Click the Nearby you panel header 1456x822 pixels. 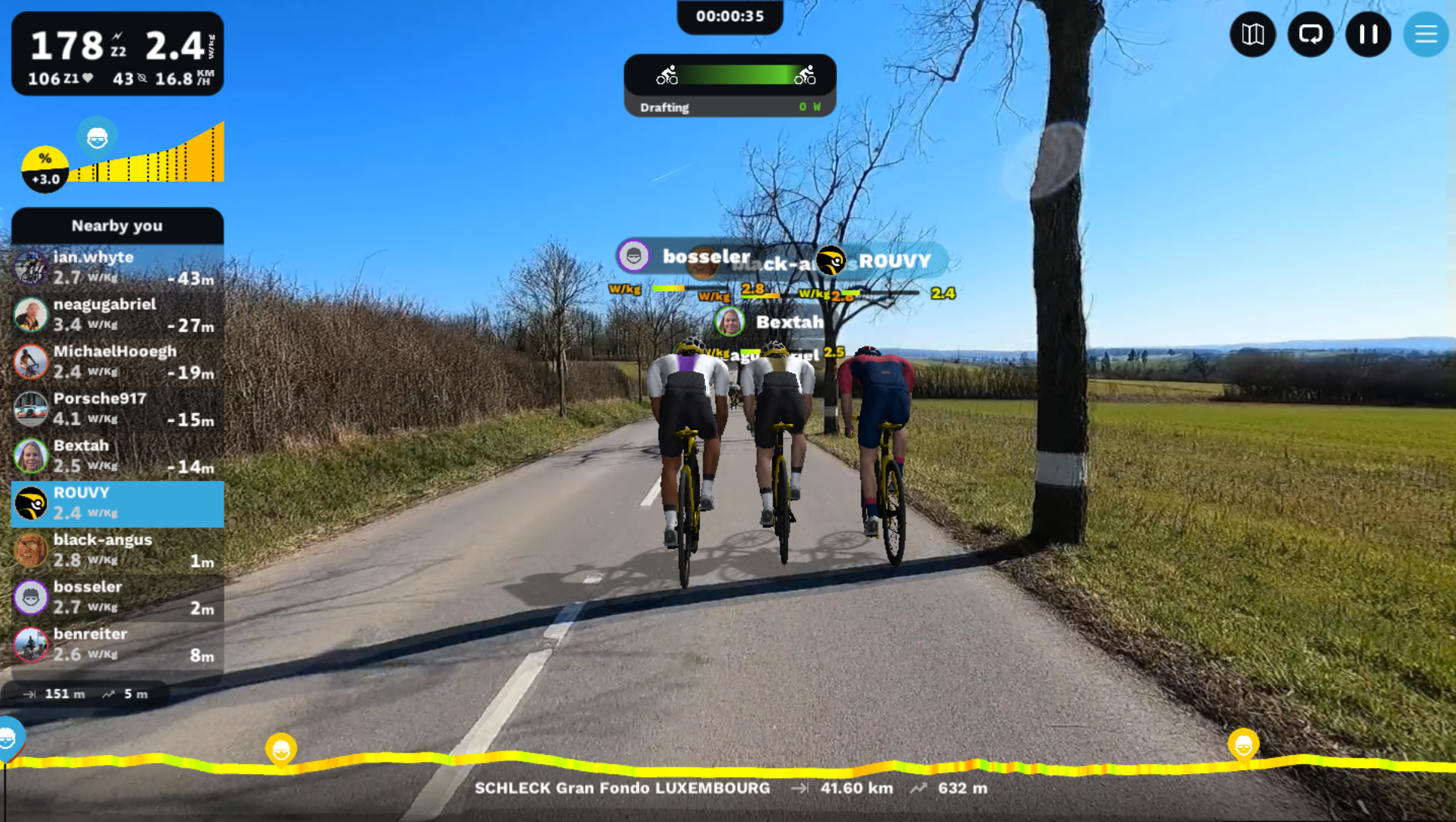[118, 226]
